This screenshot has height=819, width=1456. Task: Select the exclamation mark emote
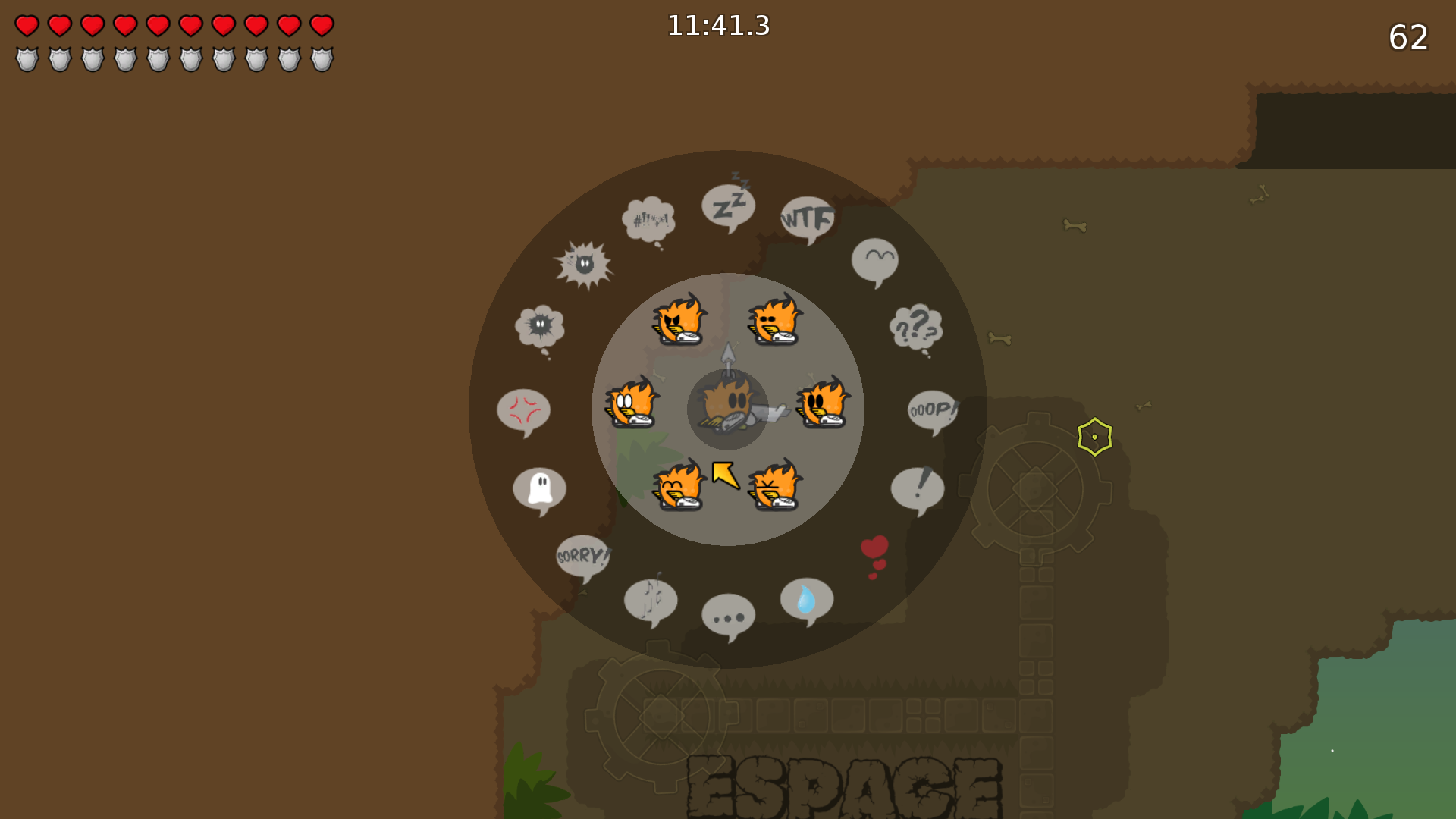coord(919,488)
